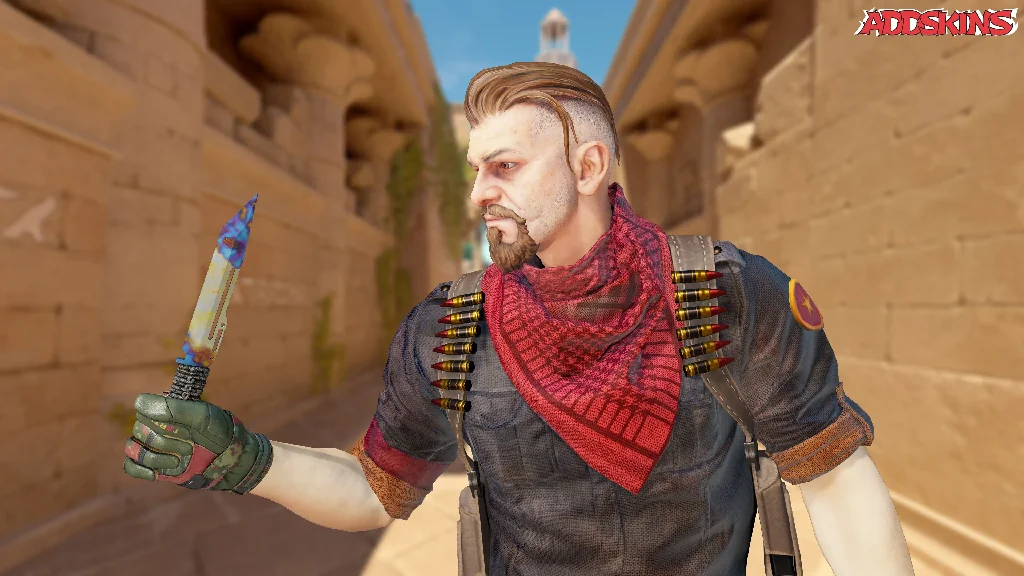Click the ADDSKINS logo watermark
Image resolution: width=1024 pixels, height=576 pixels.
[x=936, y=22]
